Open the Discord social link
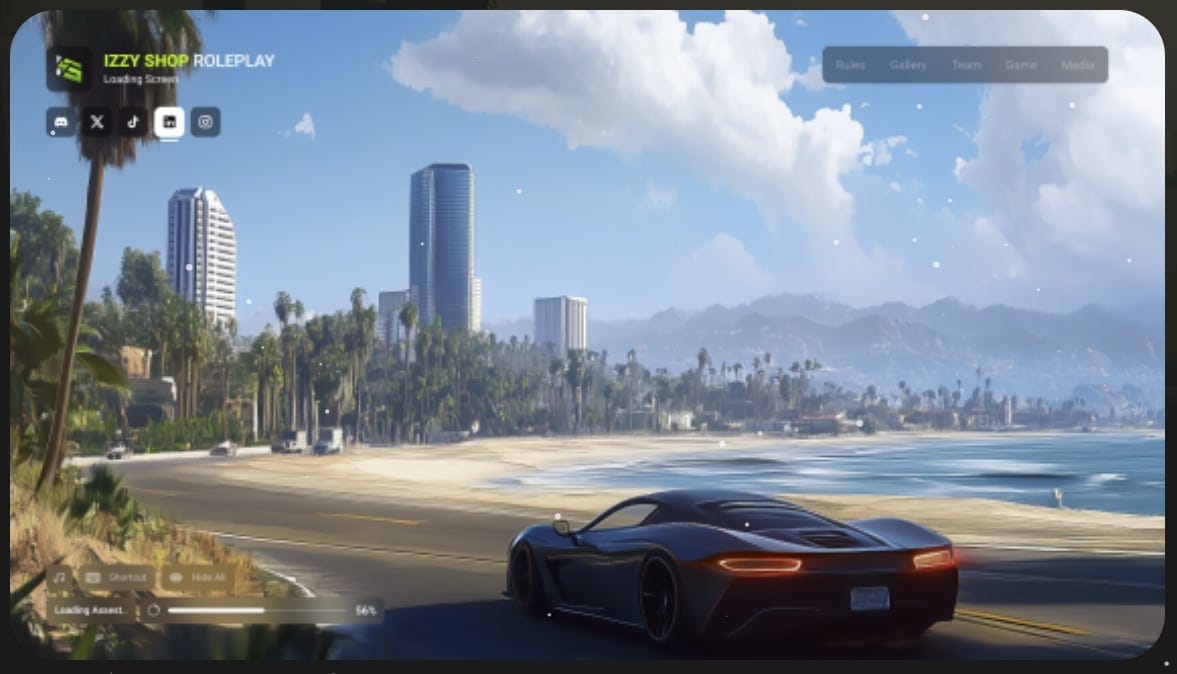Viewport: 1177px width, 674px height. point(61,122)
